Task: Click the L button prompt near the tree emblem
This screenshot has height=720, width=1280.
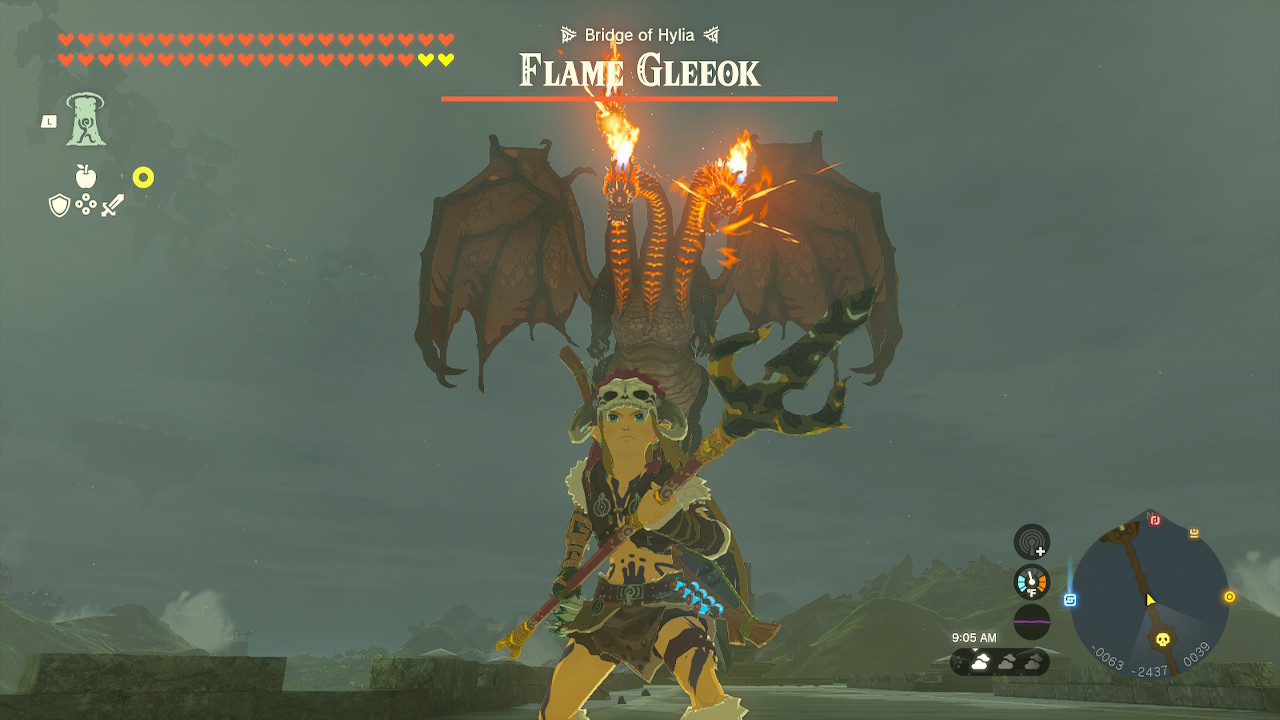Action: pos(49,121)
